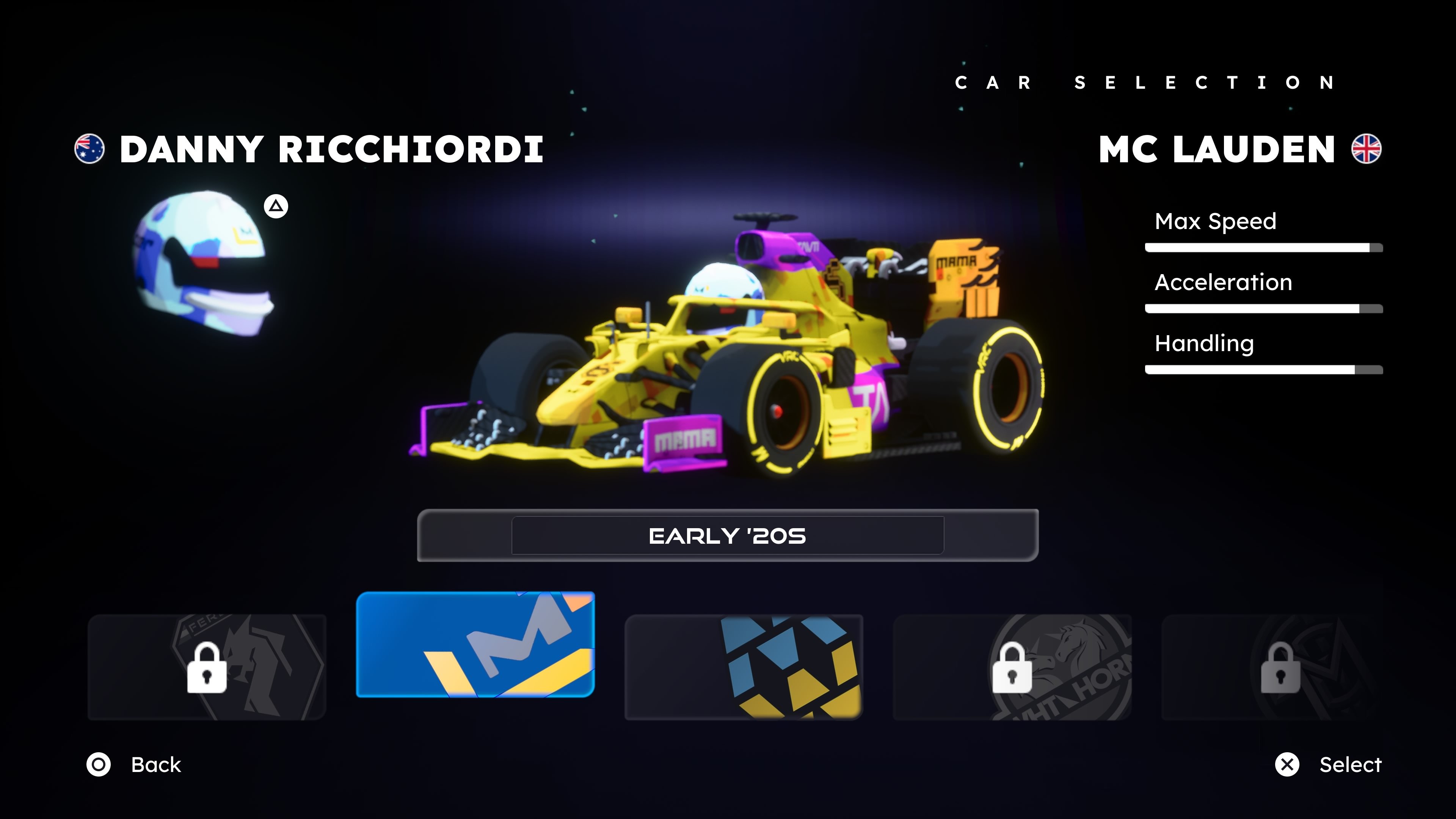Viewport: 1456px width, 819px height.
Task: Click the triangle icon near the helmet
Action: point(275,207)
